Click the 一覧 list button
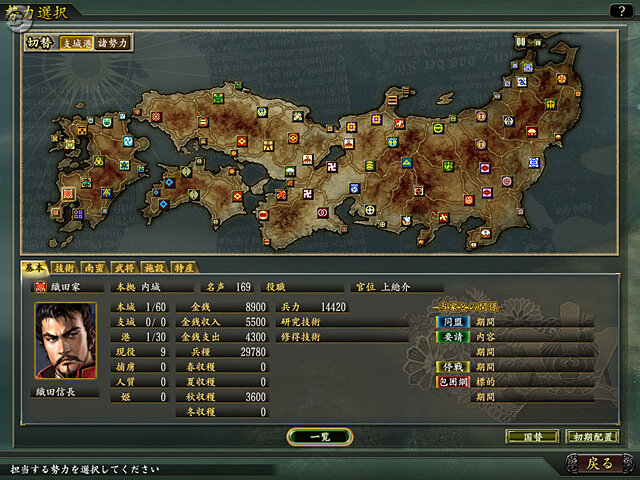The width and height of the screenshot is (640, 480). tap(318, 437)
